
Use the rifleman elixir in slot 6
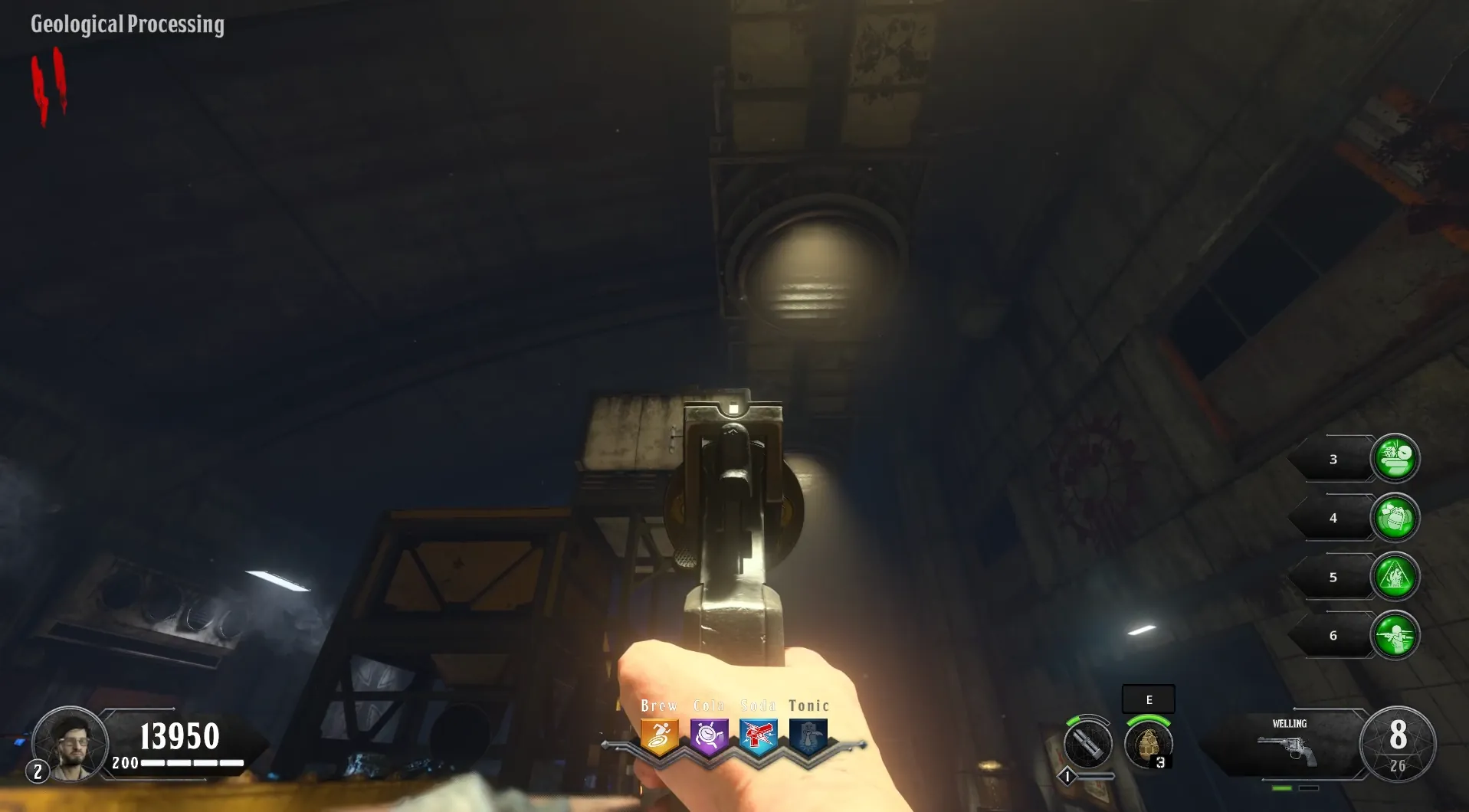click(1395, 635)
